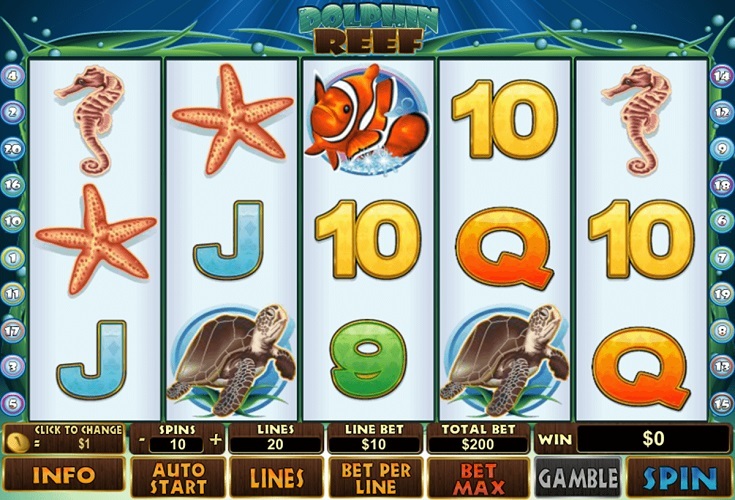Select payline bubble number 20
The height and width of the screenshot is (500, 735).
click(x=14, y=148)
